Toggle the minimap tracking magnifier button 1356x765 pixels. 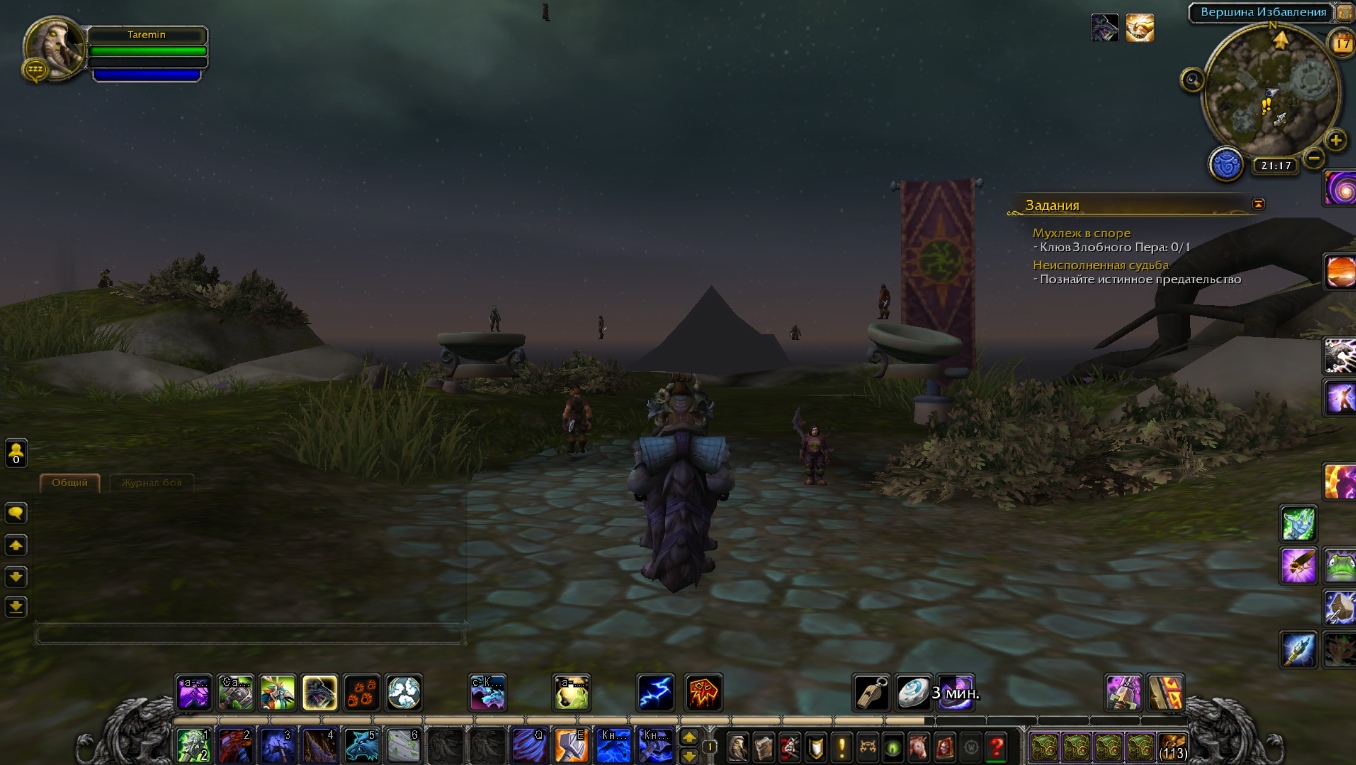pyautogui.click(x=1192, y=80)
